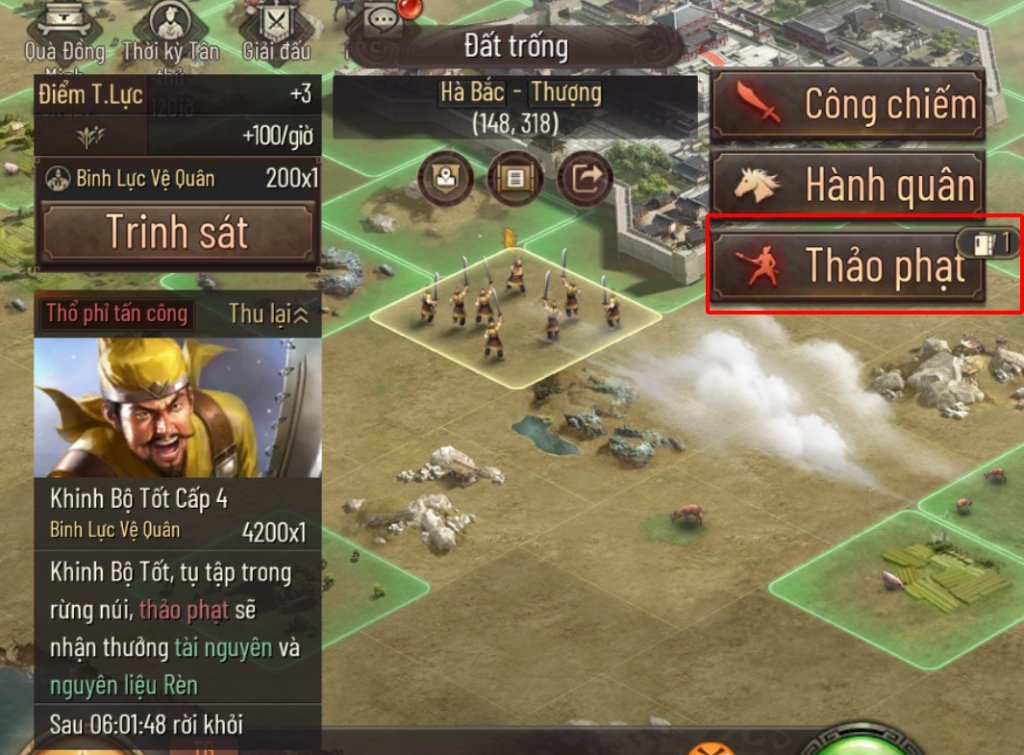
Task: Tap the Công chiếm attack button
Action: point(847,104)
